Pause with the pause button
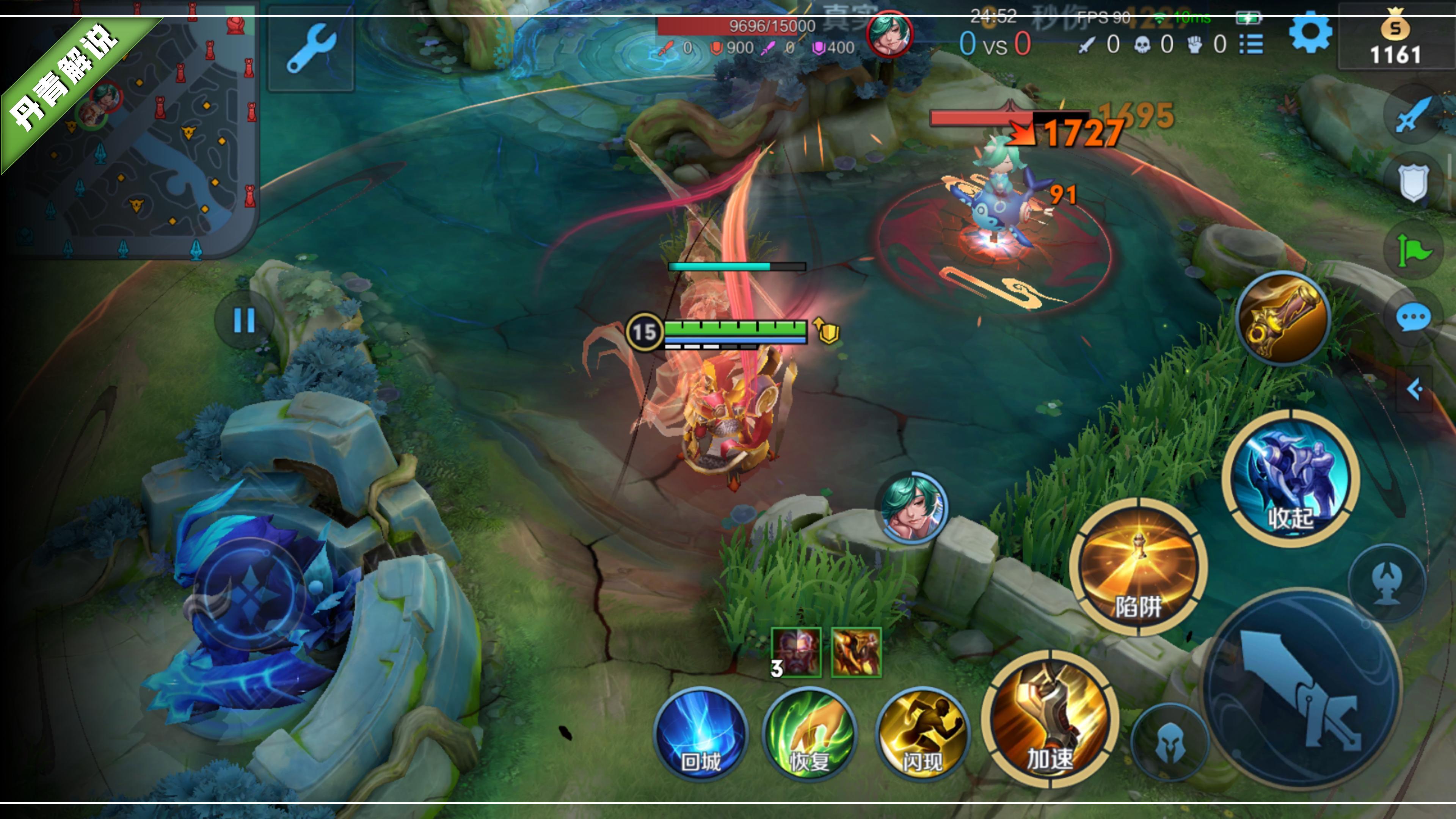The image size is (1456, 819). [x=244, y=320]
